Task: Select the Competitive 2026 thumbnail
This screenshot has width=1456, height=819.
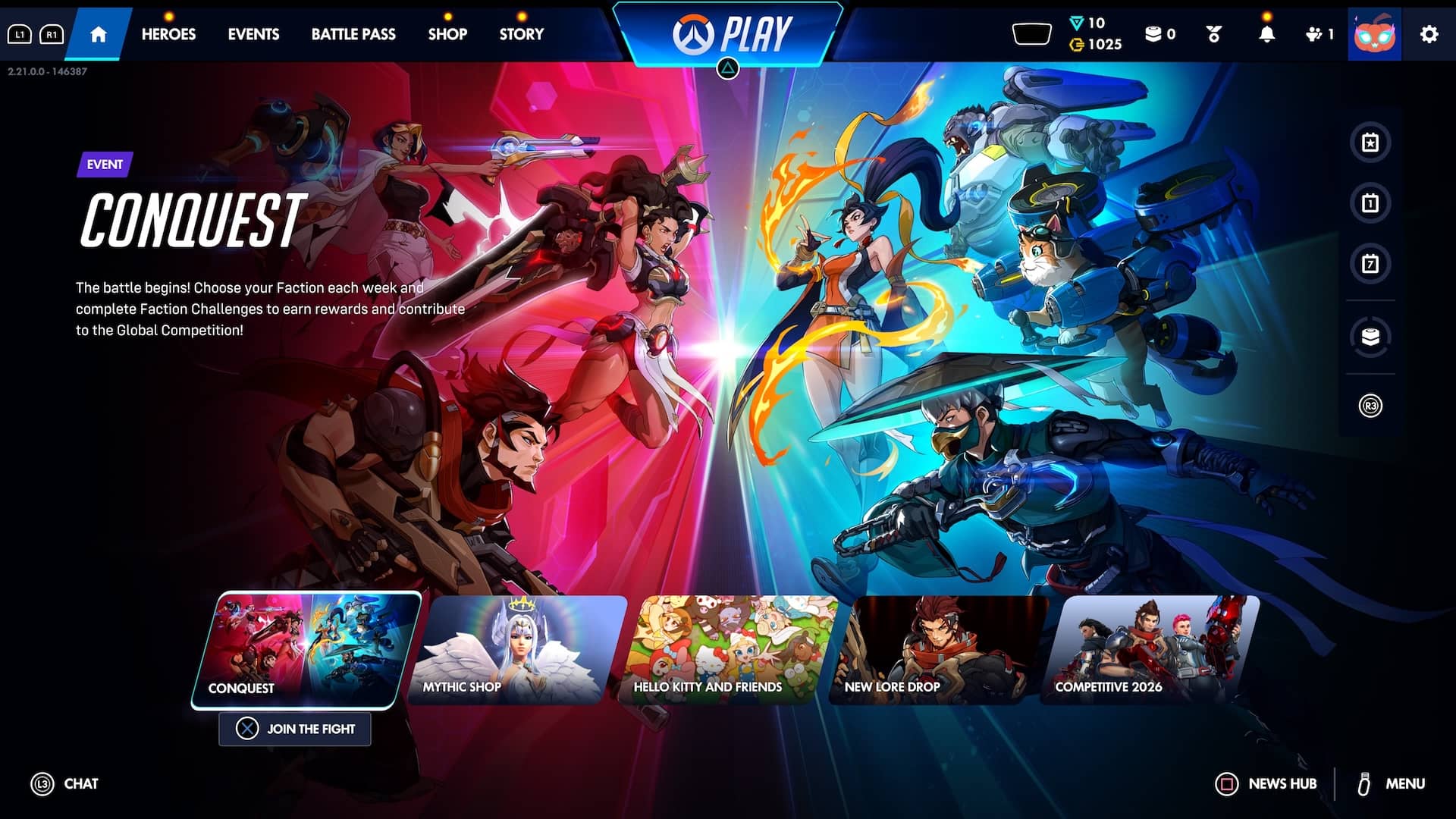Action: (1150, 650)
